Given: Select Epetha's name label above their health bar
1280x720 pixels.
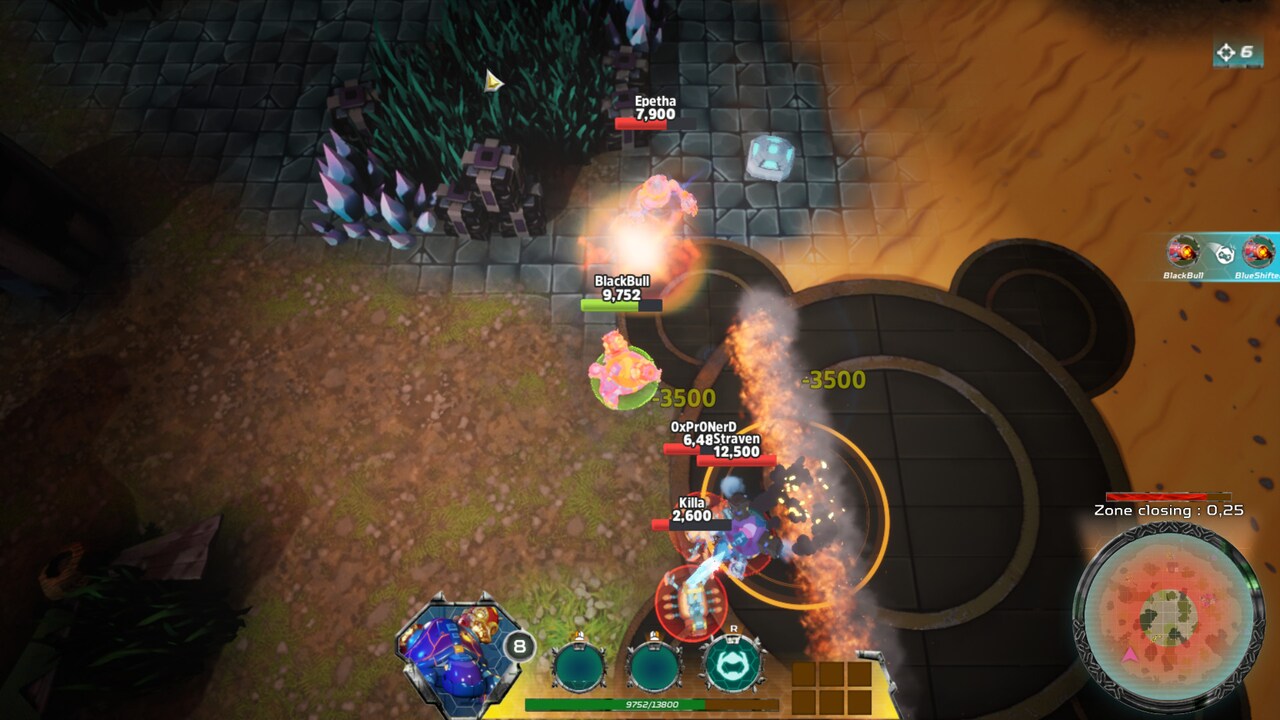Looking at the screenshot, I should click(x=657, y=101).
